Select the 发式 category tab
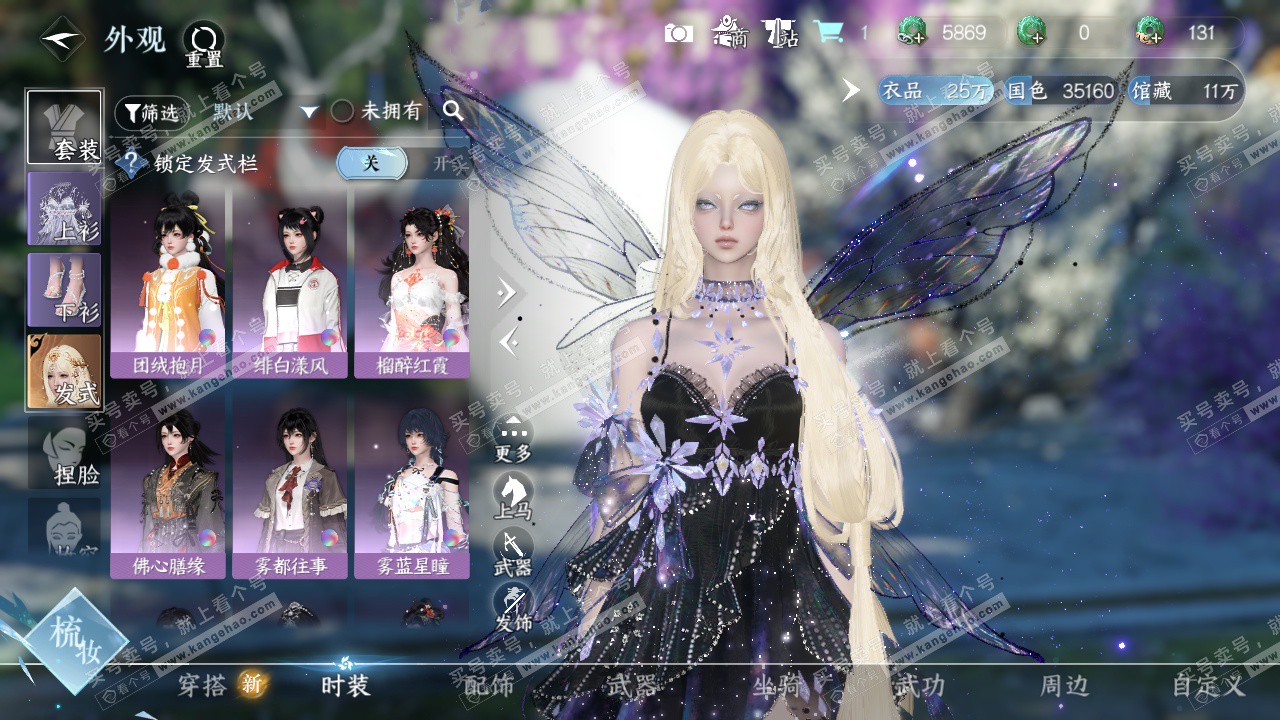This screenshot has width=1280, height=720. (64, 372)
